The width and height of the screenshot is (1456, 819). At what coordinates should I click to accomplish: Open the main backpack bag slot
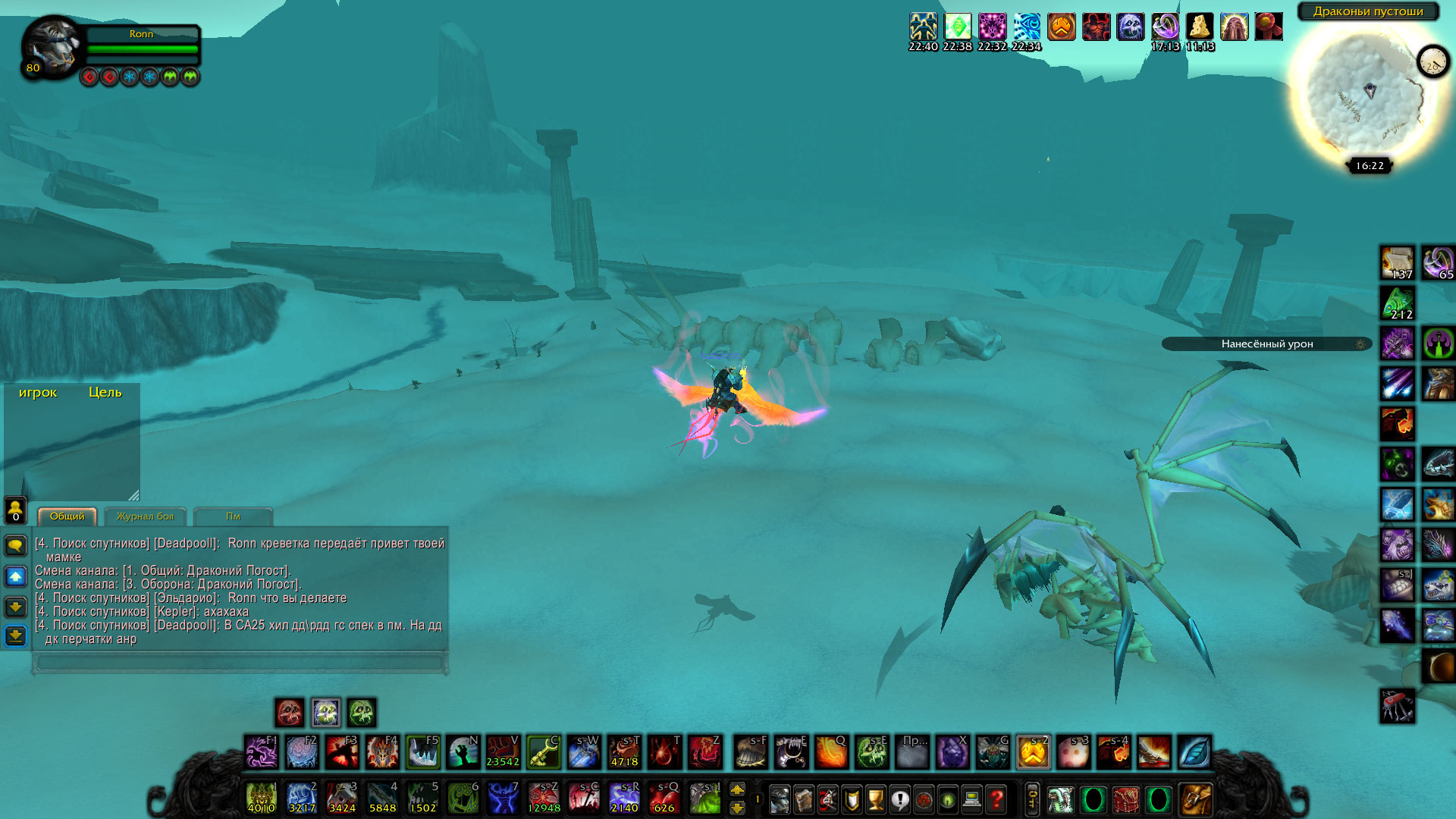(1195, 799)
